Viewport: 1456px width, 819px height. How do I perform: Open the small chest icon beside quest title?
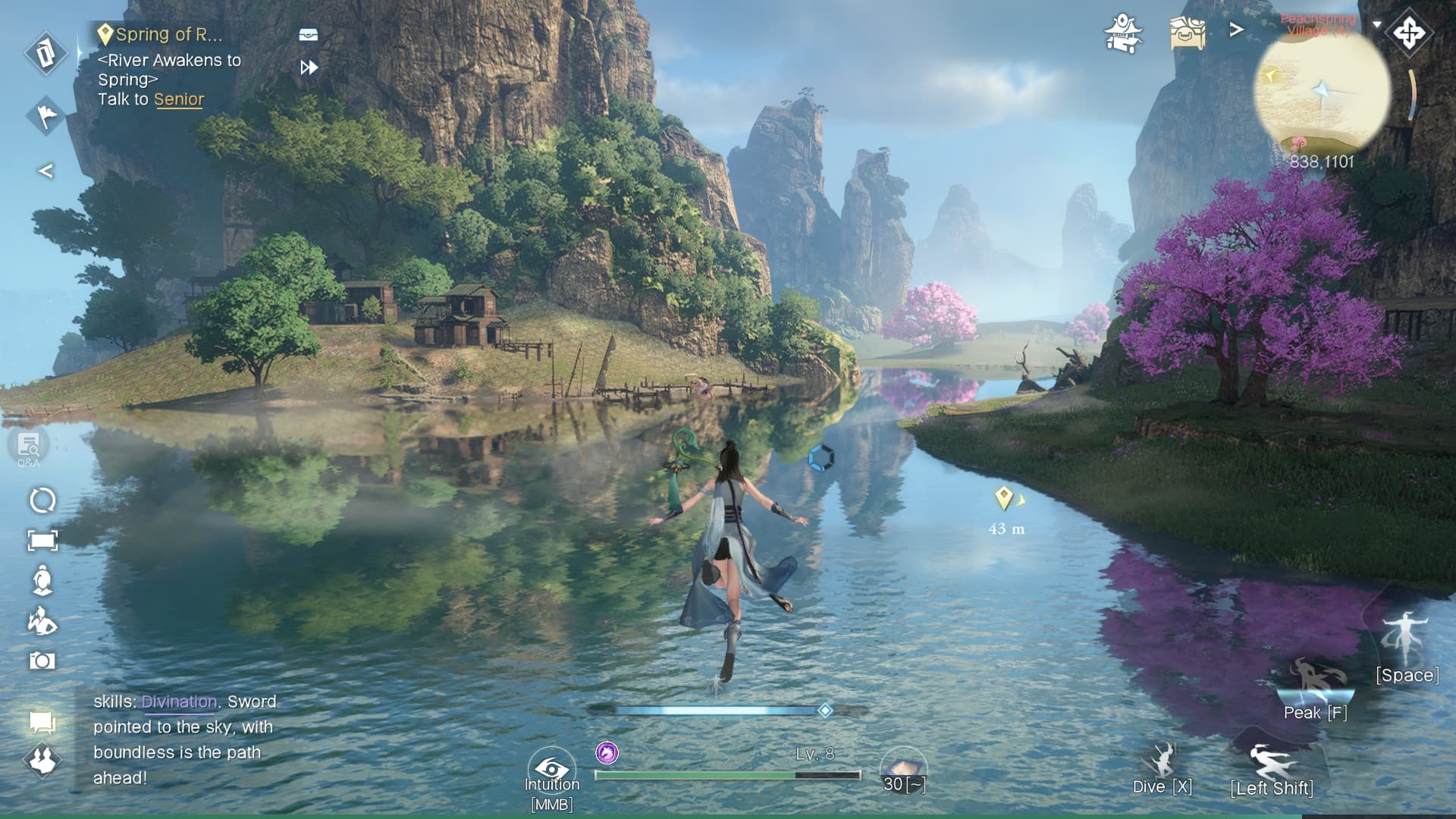coord(309,35)
